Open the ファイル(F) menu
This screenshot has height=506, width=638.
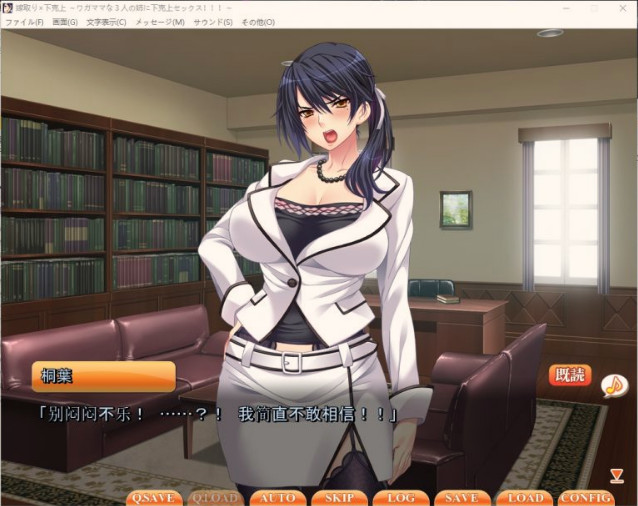click(24, 22)
